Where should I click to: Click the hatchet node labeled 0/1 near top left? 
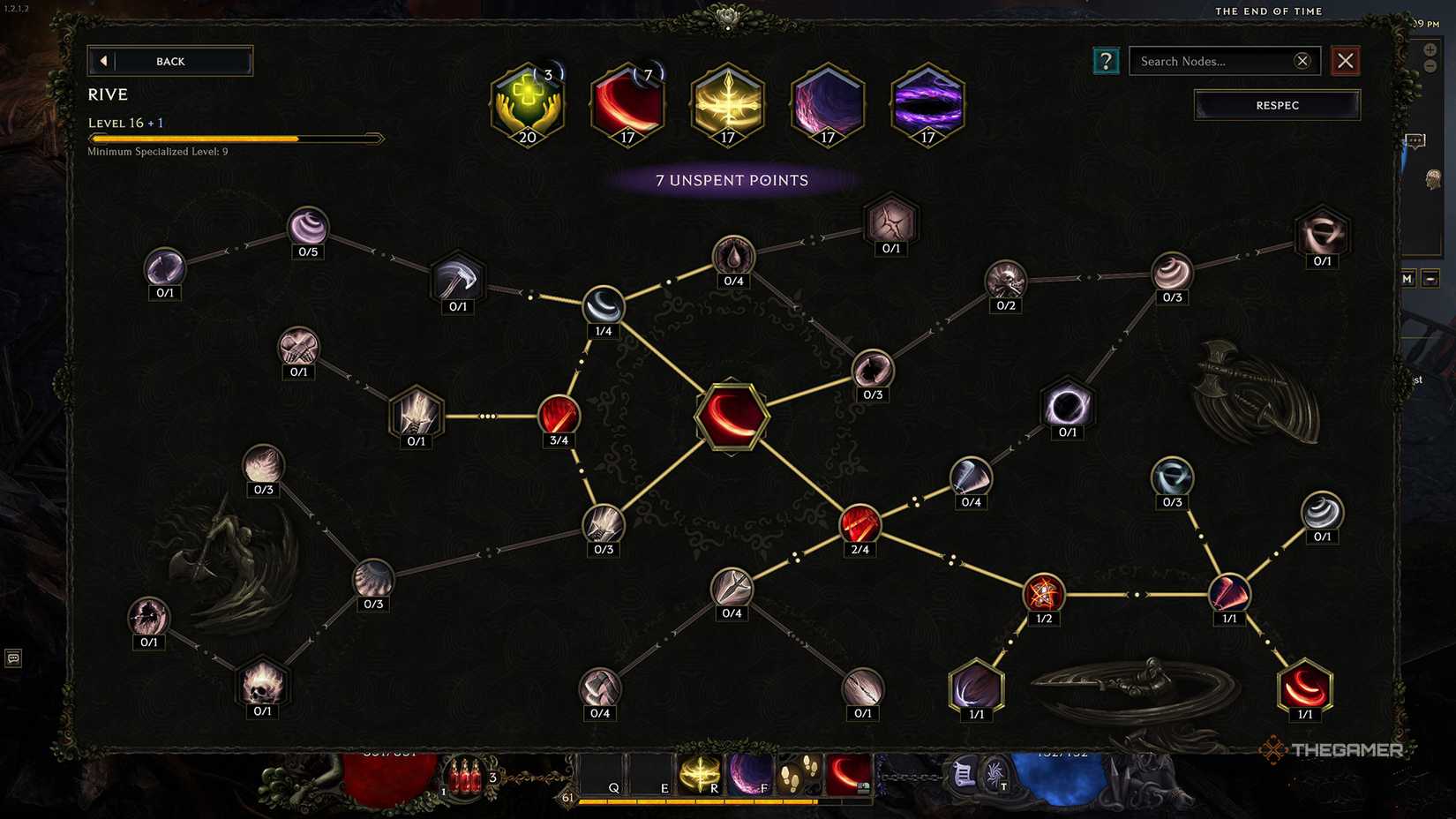pyautogui.click(x=458, y=282)
